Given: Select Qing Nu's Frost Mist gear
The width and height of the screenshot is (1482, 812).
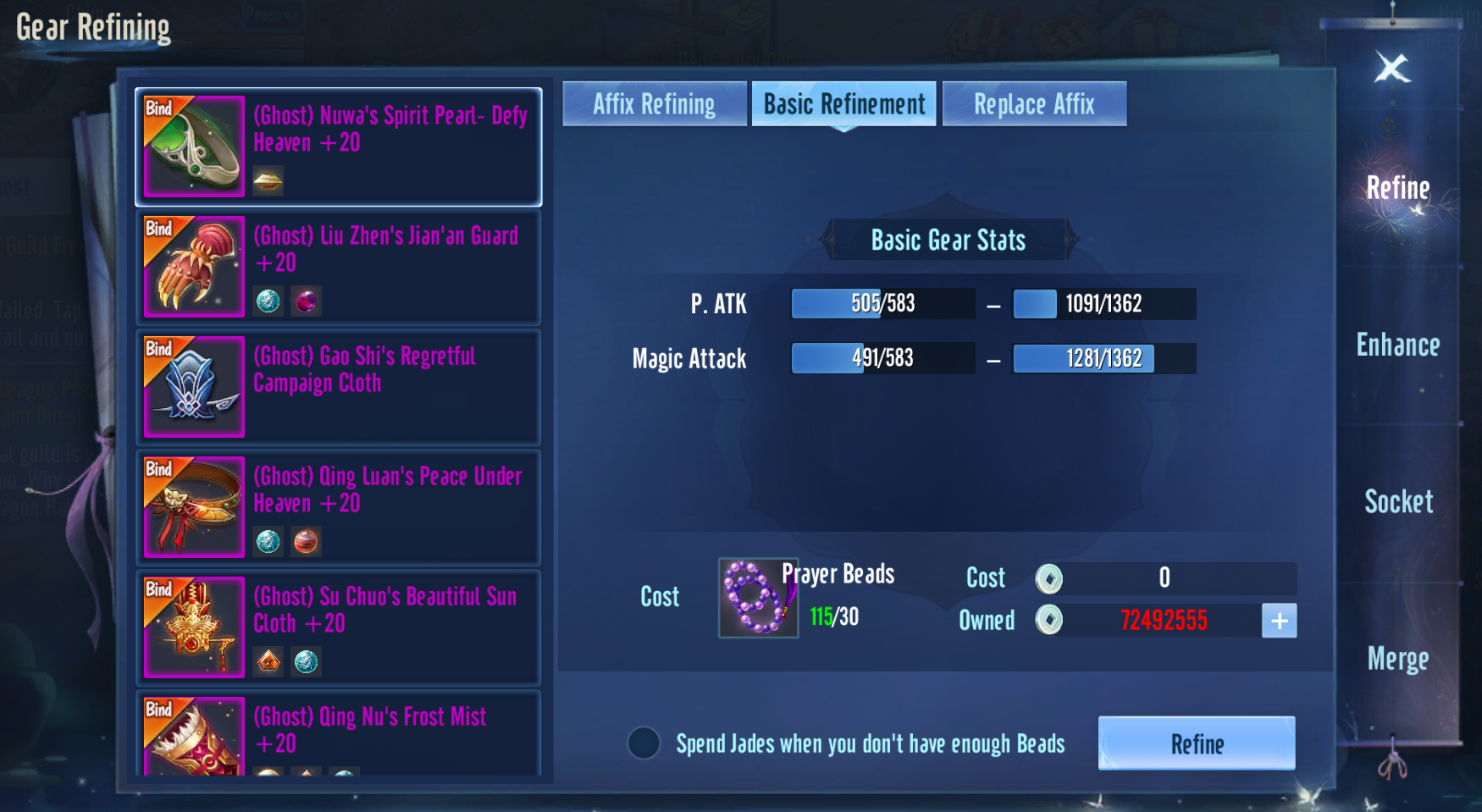Looking at the screenshot, I should (339, 733).
